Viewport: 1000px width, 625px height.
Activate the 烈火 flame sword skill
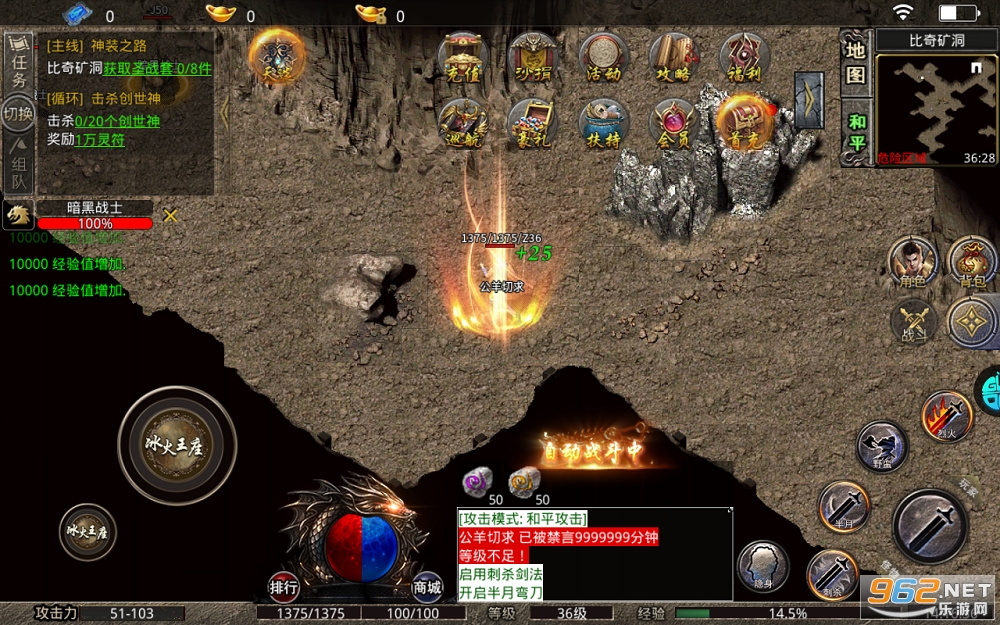(946, 416)
